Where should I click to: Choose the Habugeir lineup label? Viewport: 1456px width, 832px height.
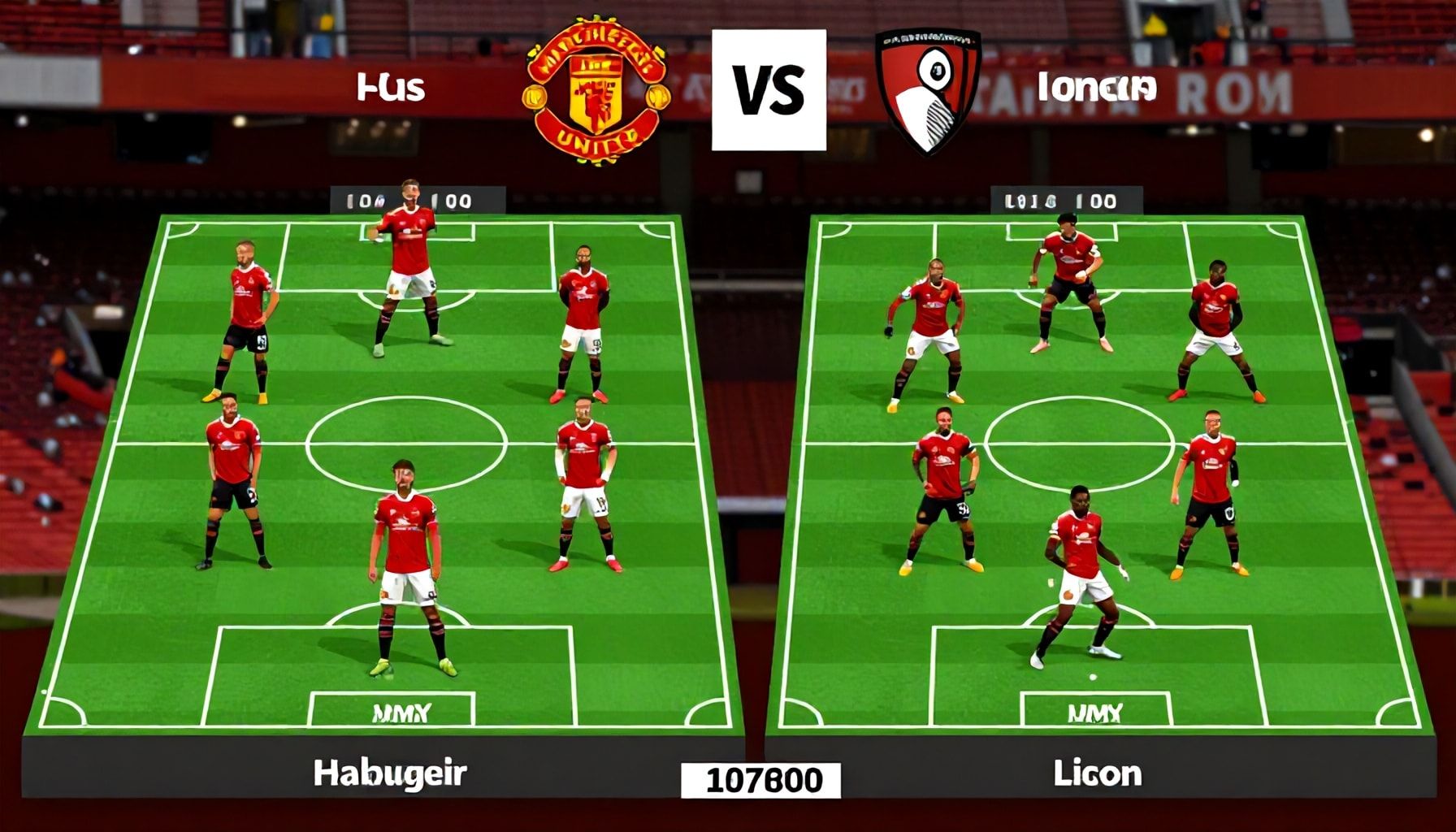(390, 773)
